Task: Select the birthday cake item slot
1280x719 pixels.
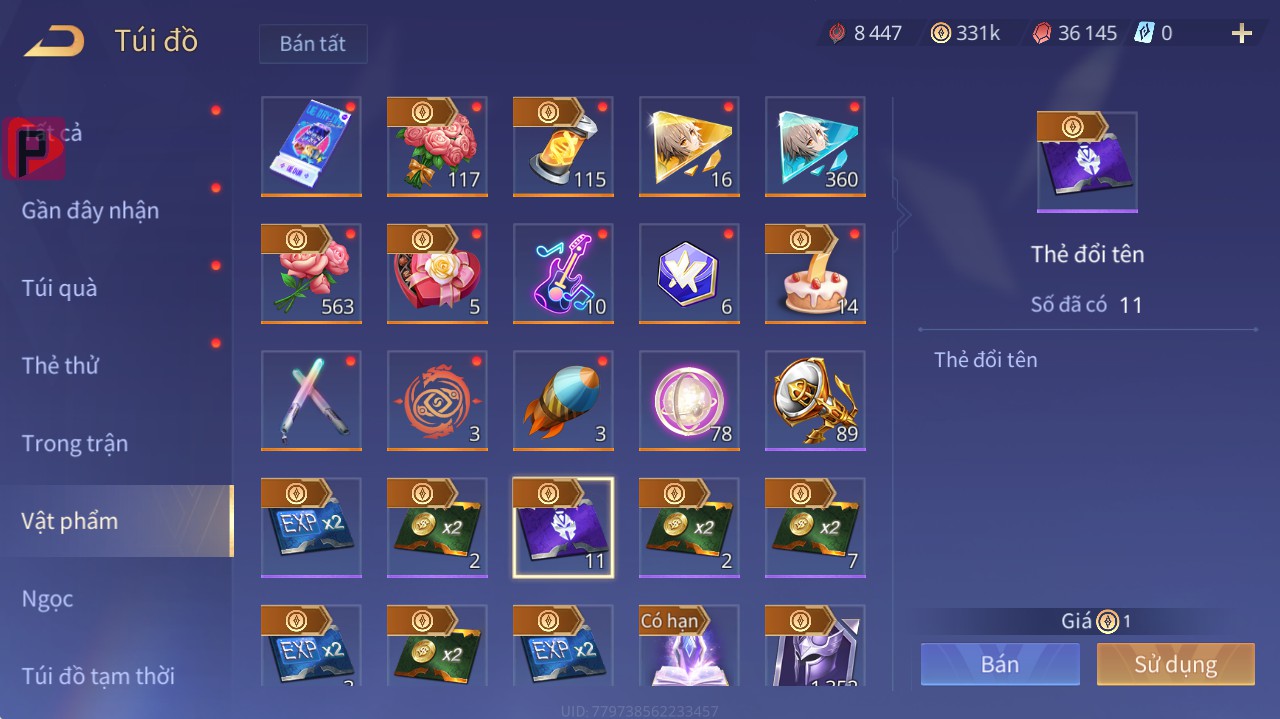Action: point(815,273)
